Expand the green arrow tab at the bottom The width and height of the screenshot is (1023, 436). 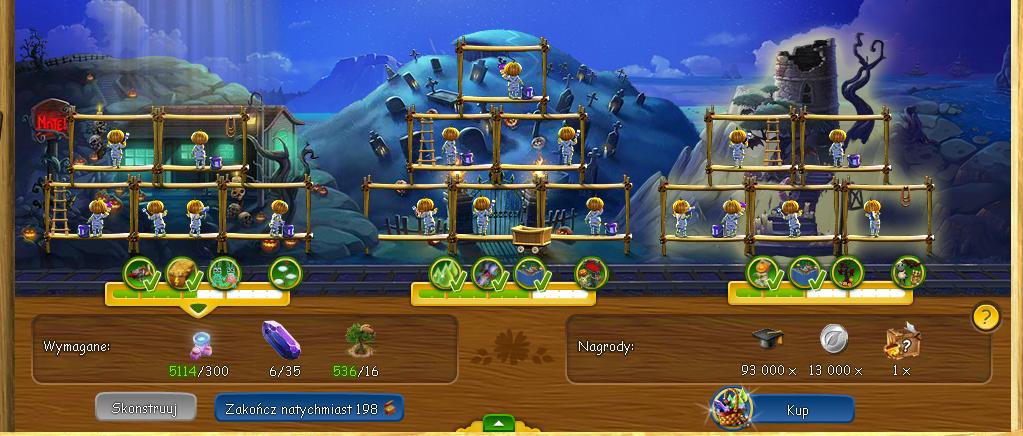(x=497, y=423)
